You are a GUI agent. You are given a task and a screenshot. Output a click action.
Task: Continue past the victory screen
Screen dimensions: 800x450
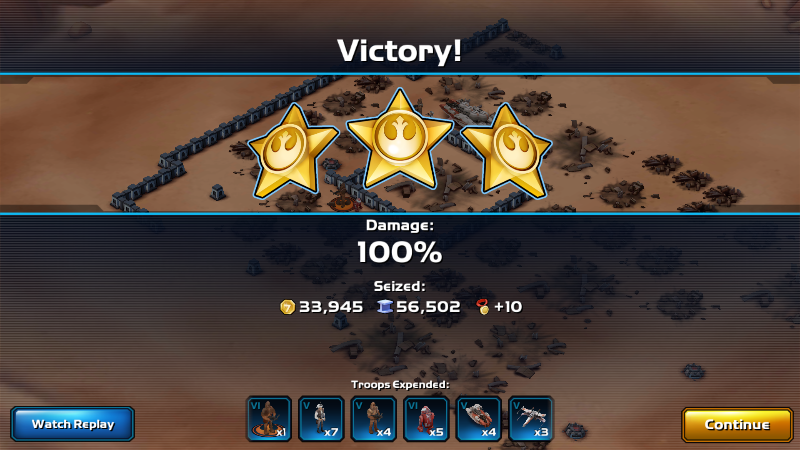pyautogui.click(x=737, y=424)
